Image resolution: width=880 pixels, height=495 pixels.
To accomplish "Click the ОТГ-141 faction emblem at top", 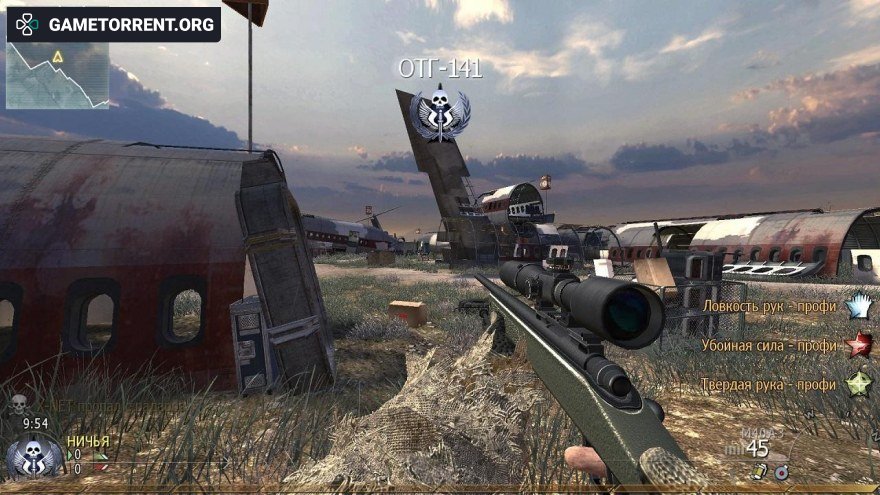I will coord(438,113).
